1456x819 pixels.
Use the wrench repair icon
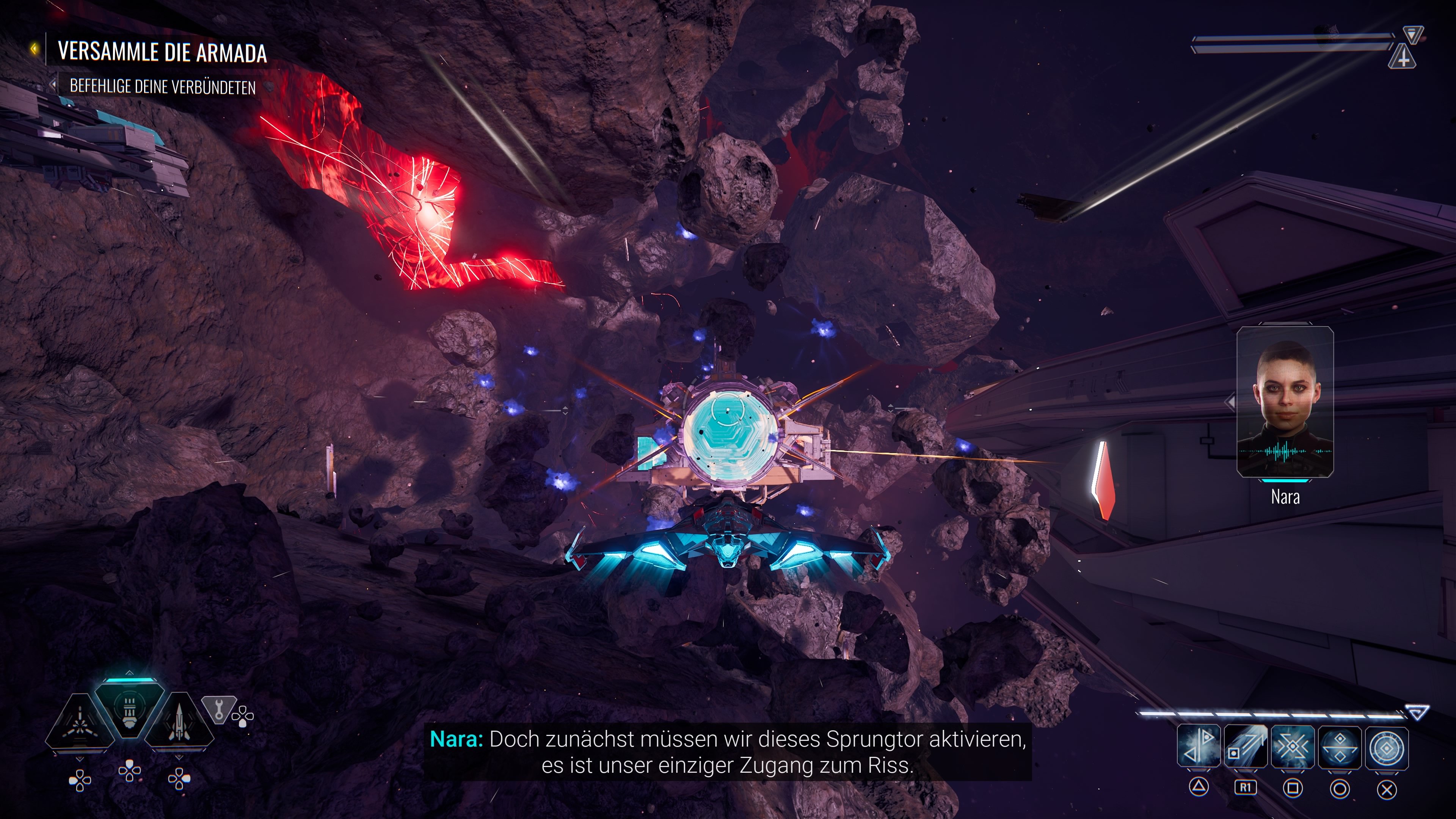(x=218, y=709)
